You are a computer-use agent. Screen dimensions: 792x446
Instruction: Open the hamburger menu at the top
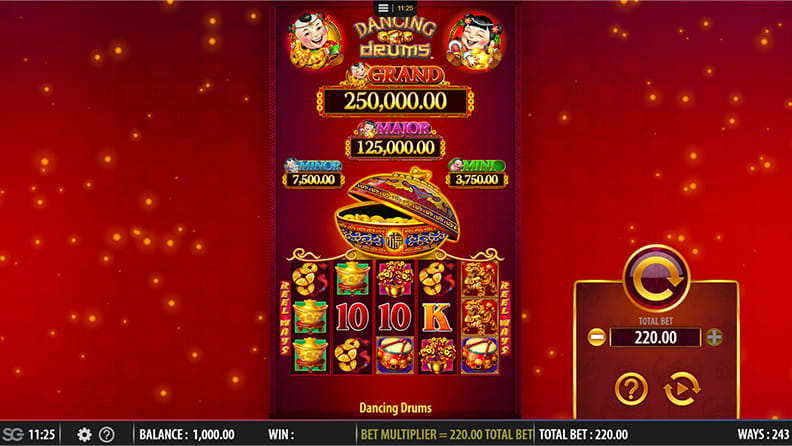coord(383,8)
